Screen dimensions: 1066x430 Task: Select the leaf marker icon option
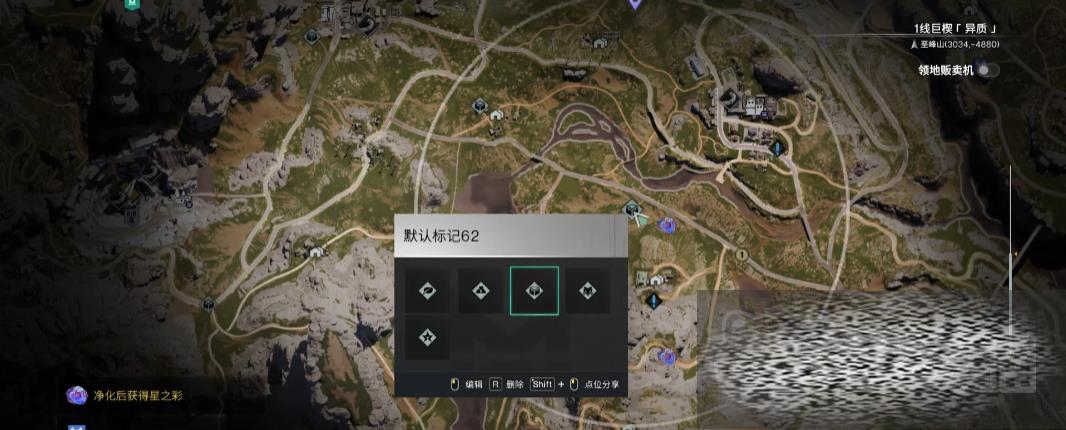pyautogui.click(x=427, y=291)
